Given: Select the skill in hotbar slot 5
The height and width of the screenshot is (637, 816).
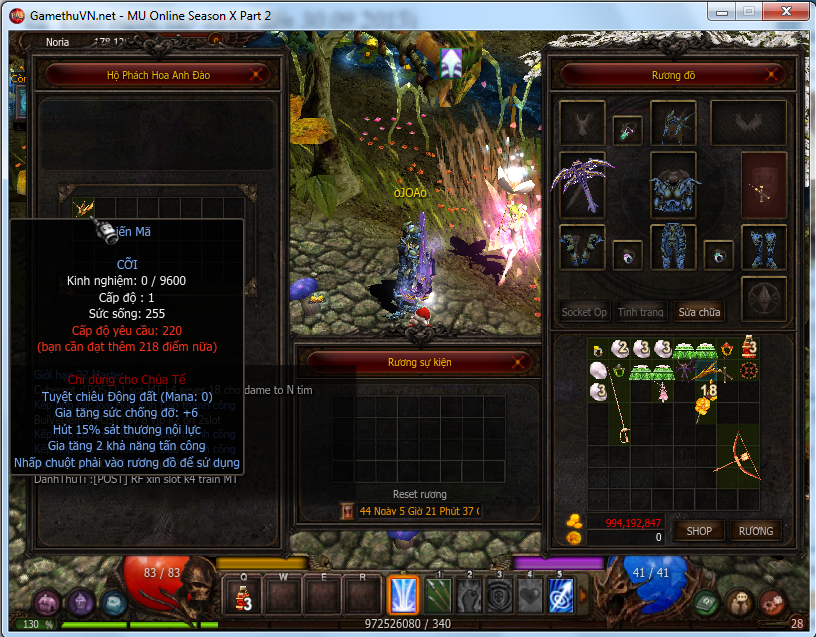Looking at the screenshot, I should pos(561,597).
